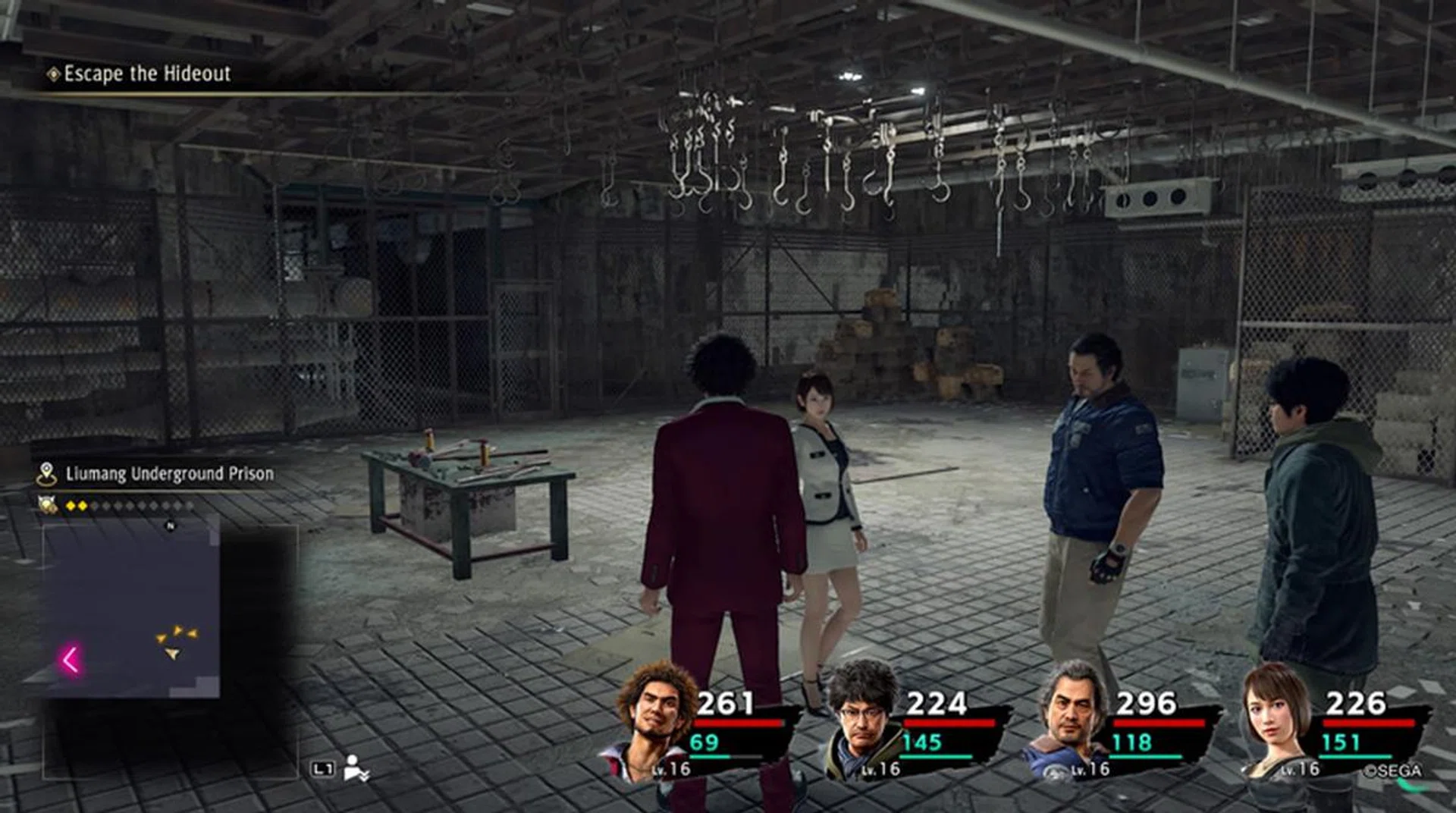Click the dungeon progress diamond meter
The width and height of the screenshot is (1456, 813).
(127, 506)
